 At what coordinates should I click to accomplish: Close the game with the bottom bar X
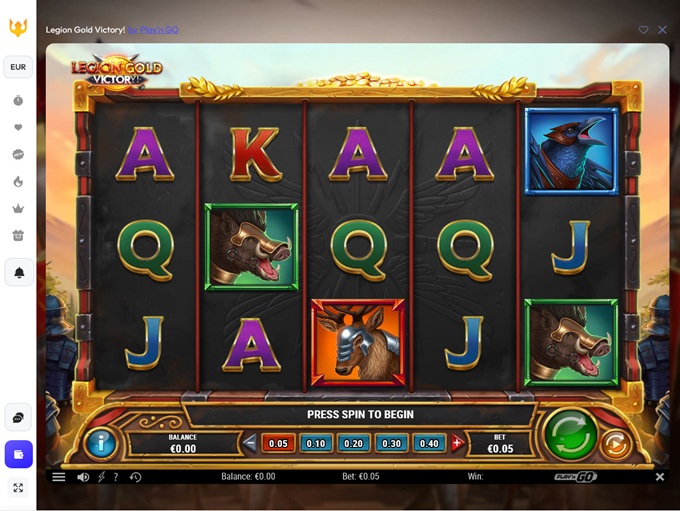[x=659, y=477]
